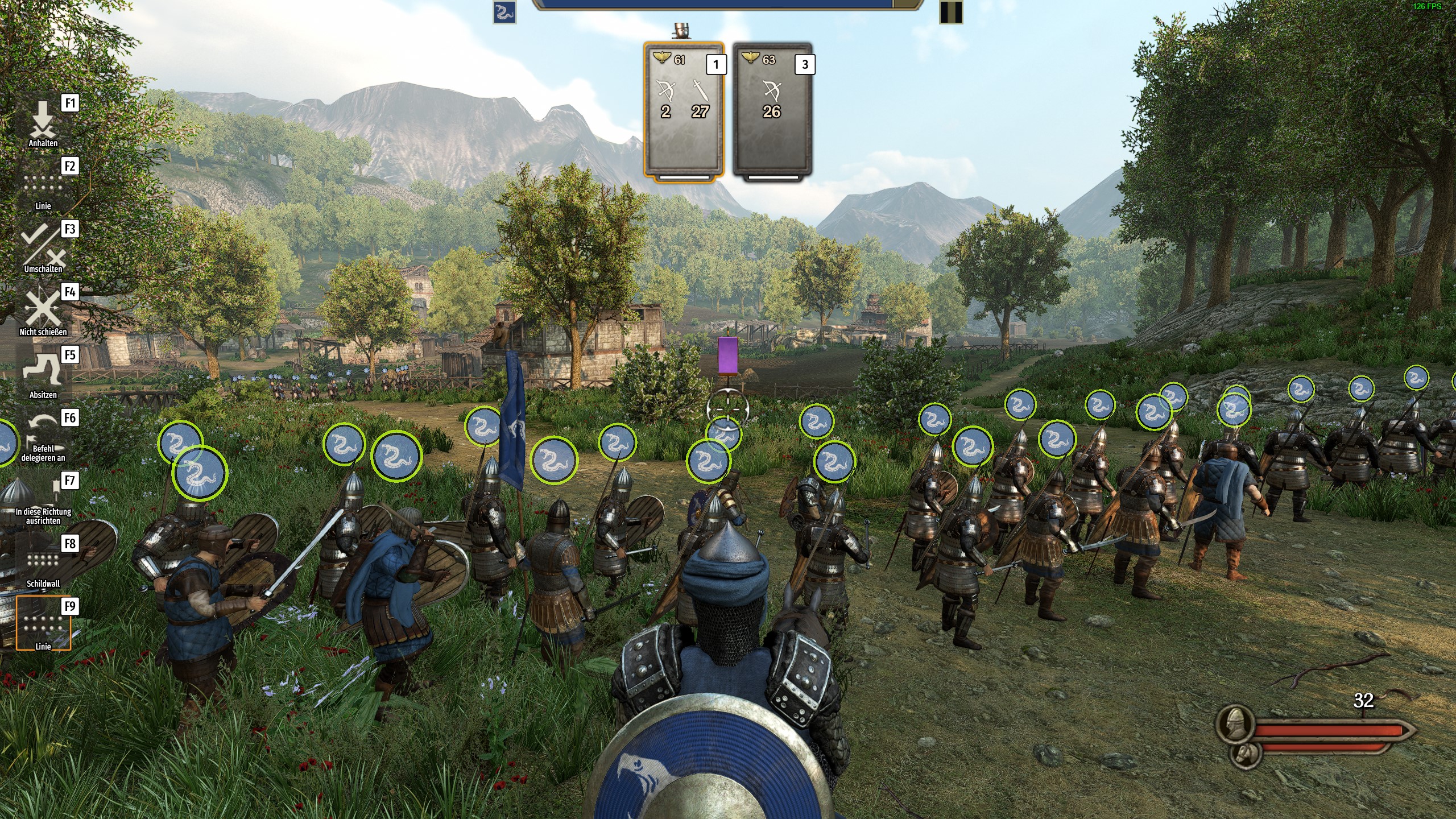1456x819 pixels.
Task: Activate the Nicht schießen order
Action: (x=43, y=311)
